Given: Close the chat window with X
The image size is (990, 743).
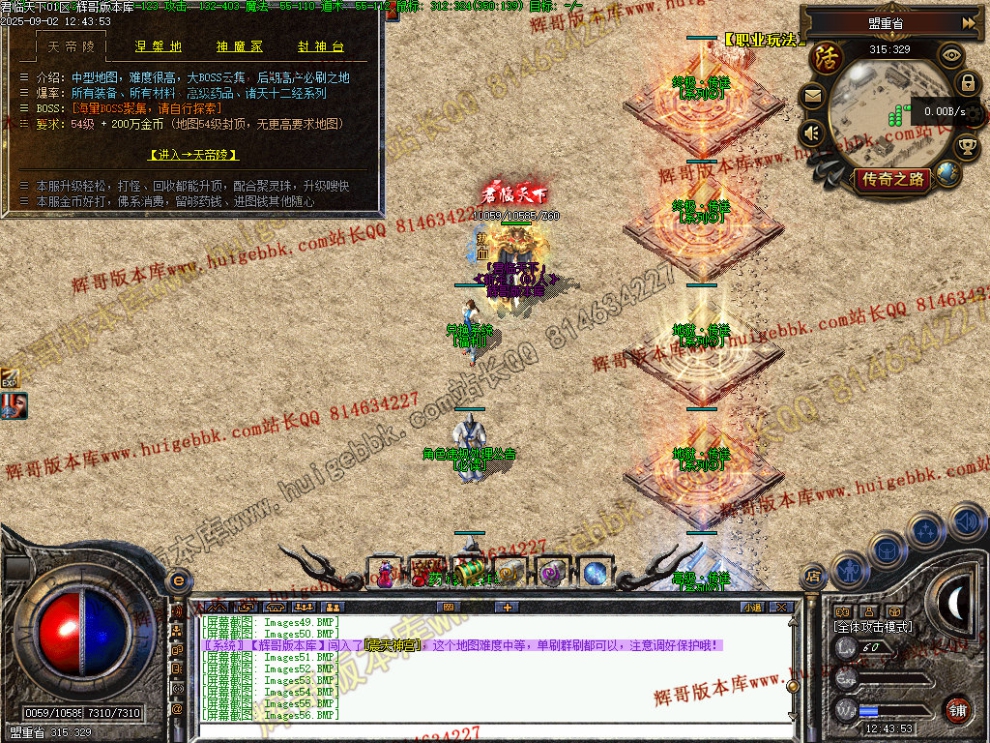Looking at the screenshot, I should 783,607.
